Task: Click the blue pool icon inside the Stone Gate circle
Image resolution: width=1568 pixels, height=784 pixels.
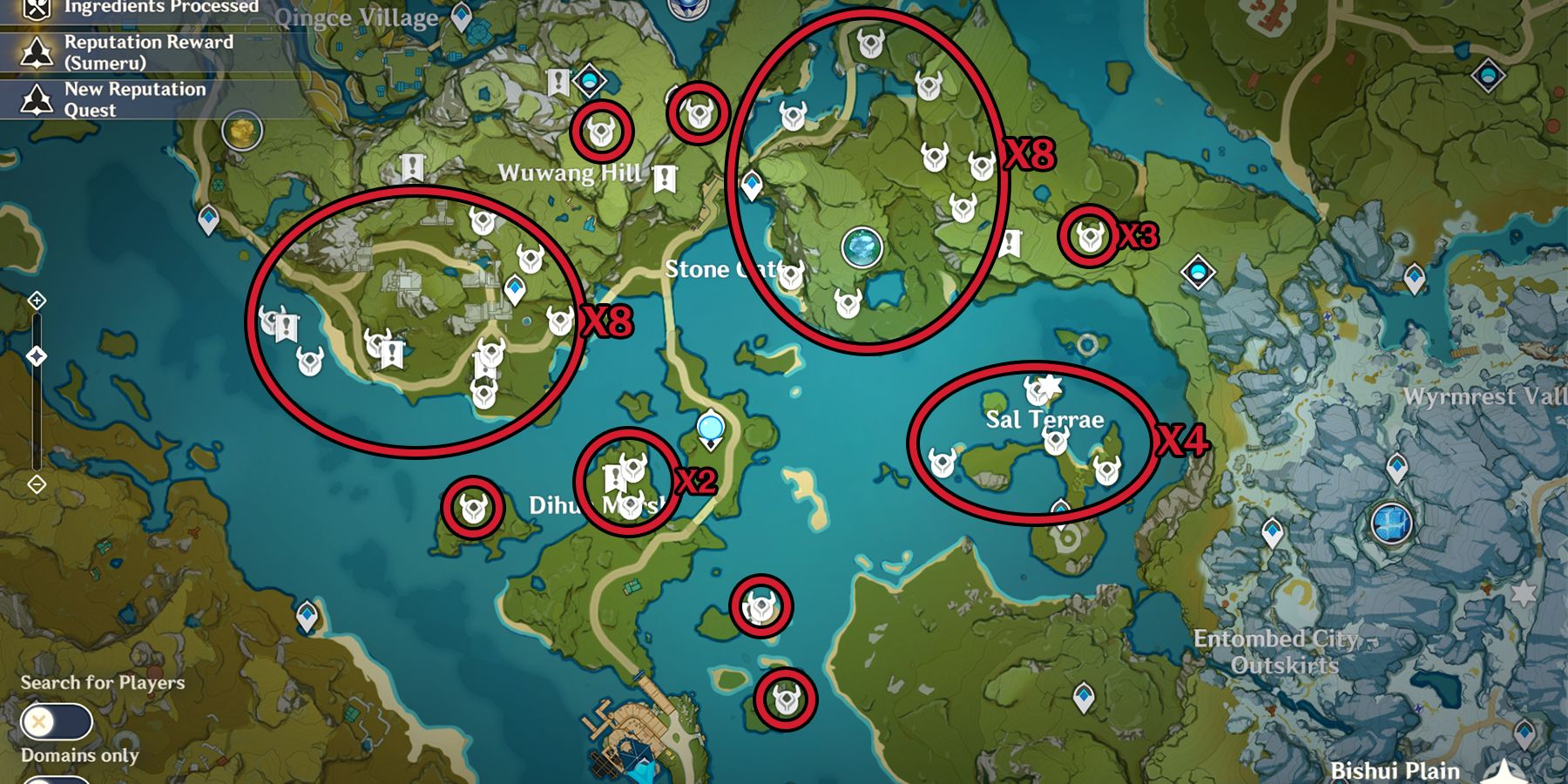Action: [862, 248]
